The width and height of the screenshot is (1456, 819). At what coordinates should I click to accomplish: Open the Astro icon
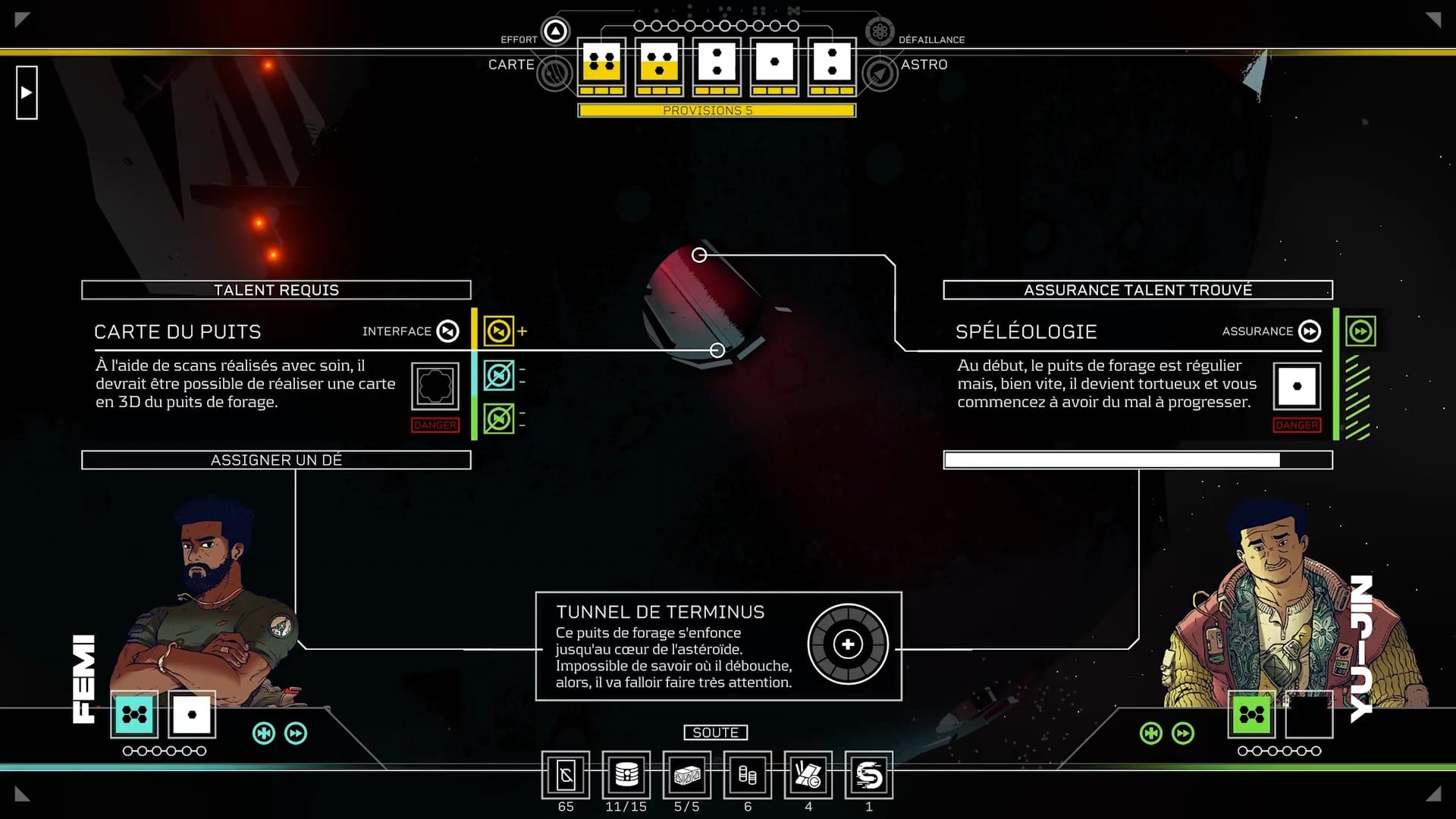(x=880, y=74)
